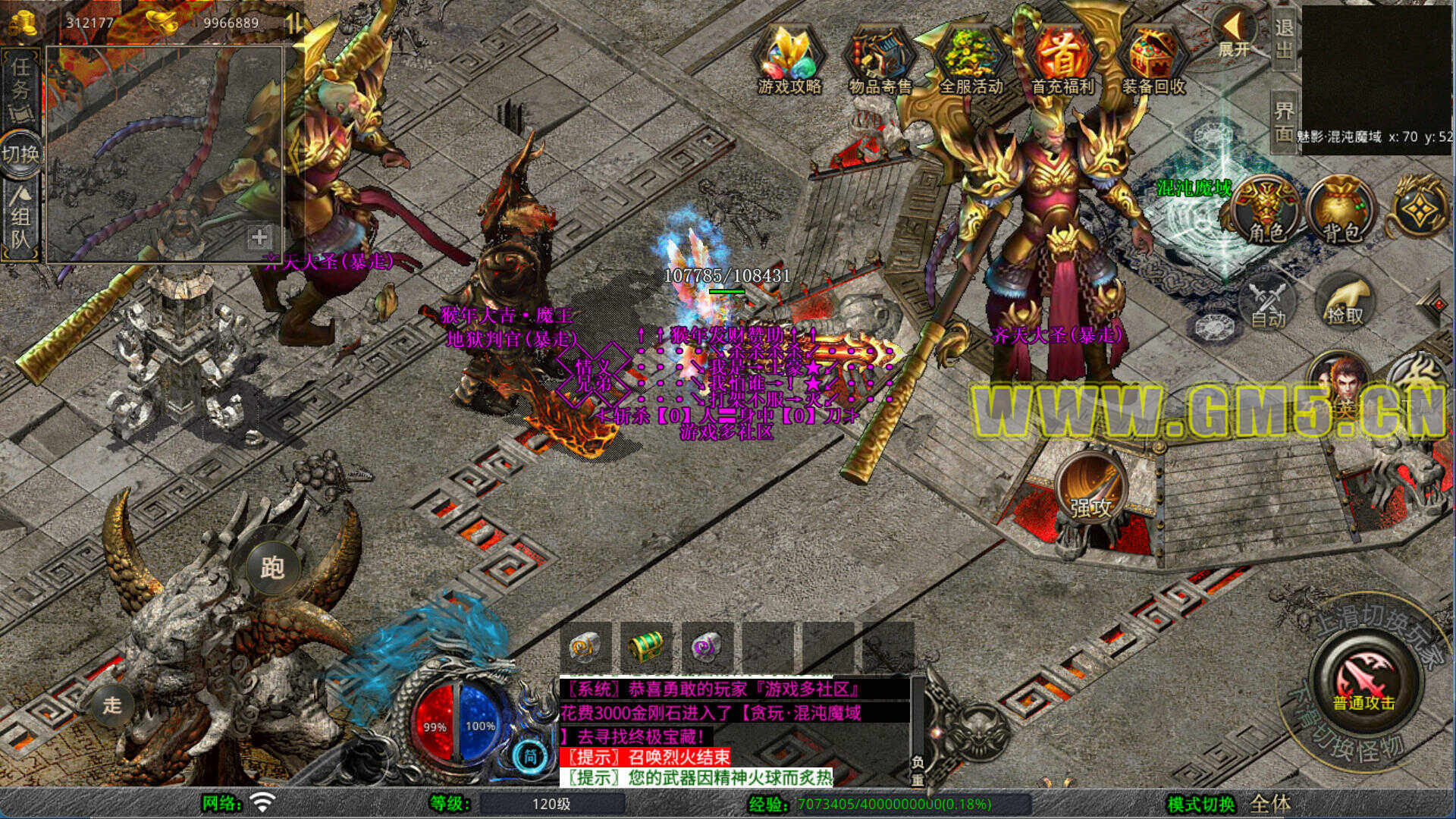1456x819 pixels.
Task: Activate the 强攻 strong attack skill
Action: pos(1090,490)
